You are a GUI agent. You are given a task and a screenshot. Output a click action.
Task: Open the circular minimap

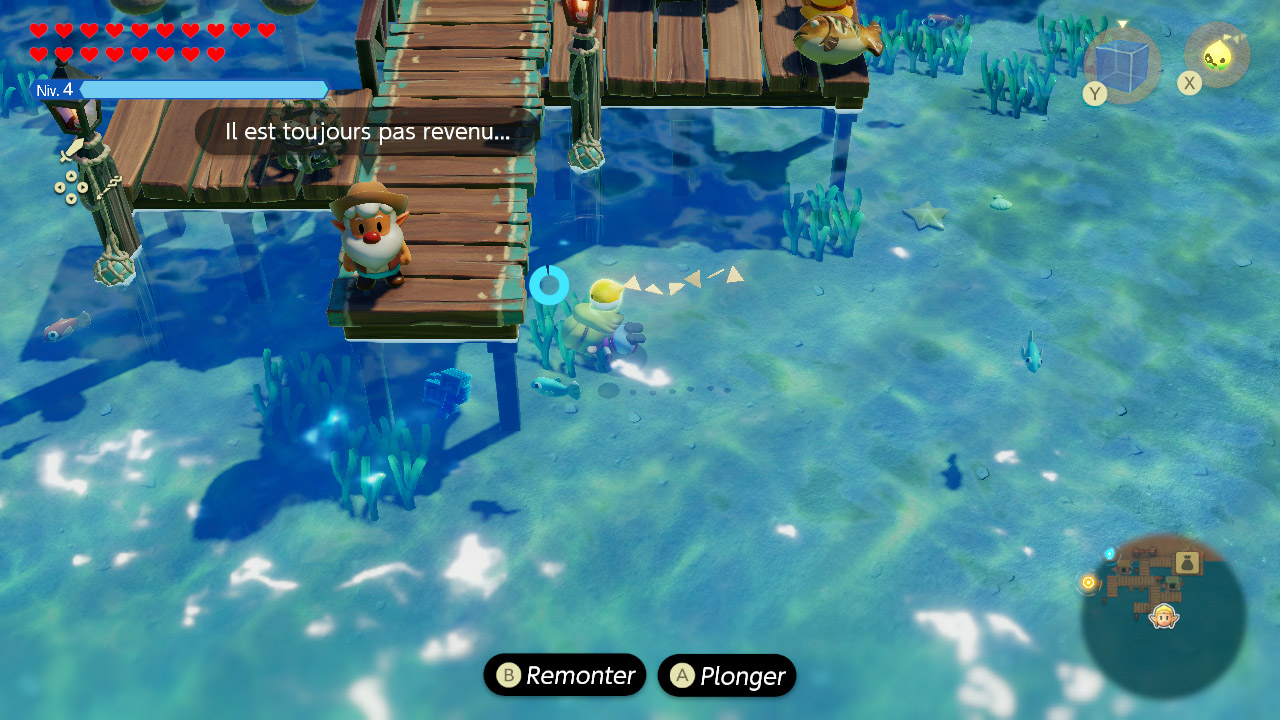point(1163,615)
